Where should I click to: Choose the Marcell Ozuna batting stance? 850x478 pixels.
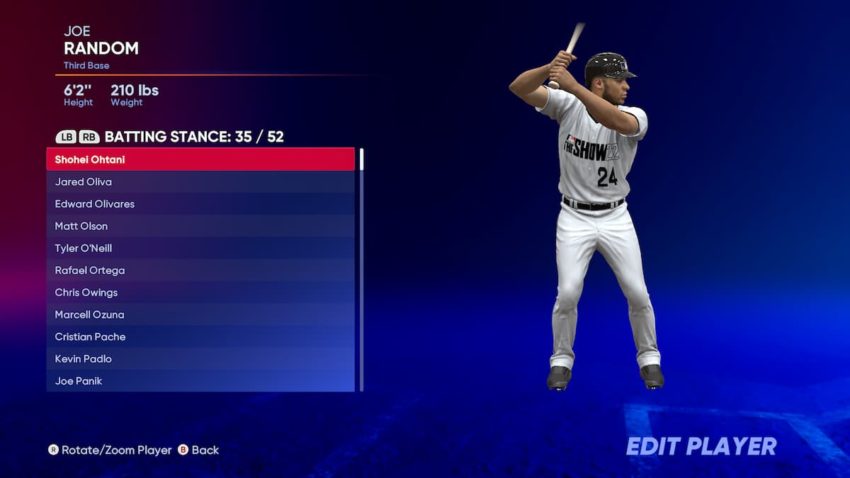pos(200,314)
